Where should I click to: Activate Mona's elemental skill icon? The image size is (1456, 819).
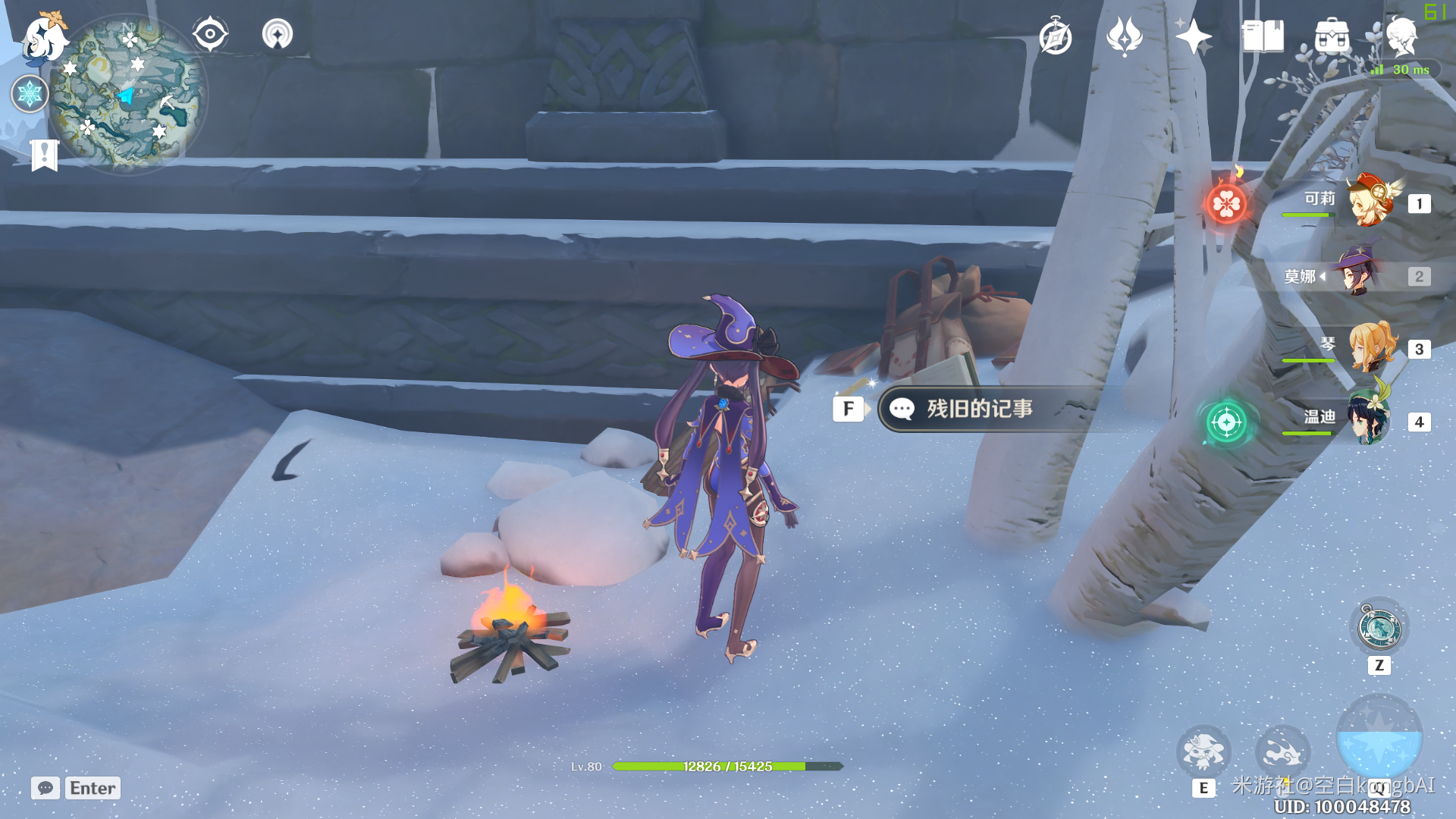[x=1203, y=752]
